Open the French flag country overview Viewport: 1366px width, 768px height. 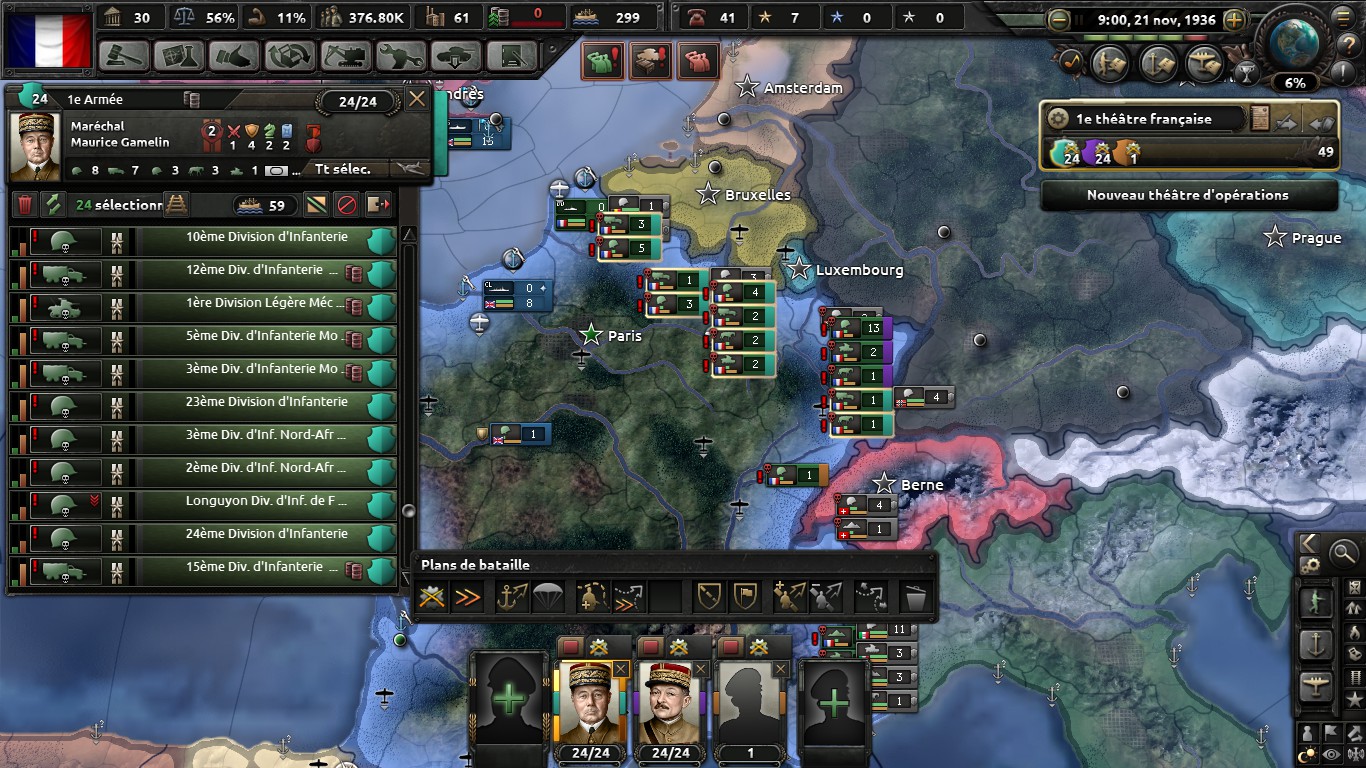(49, 39)
